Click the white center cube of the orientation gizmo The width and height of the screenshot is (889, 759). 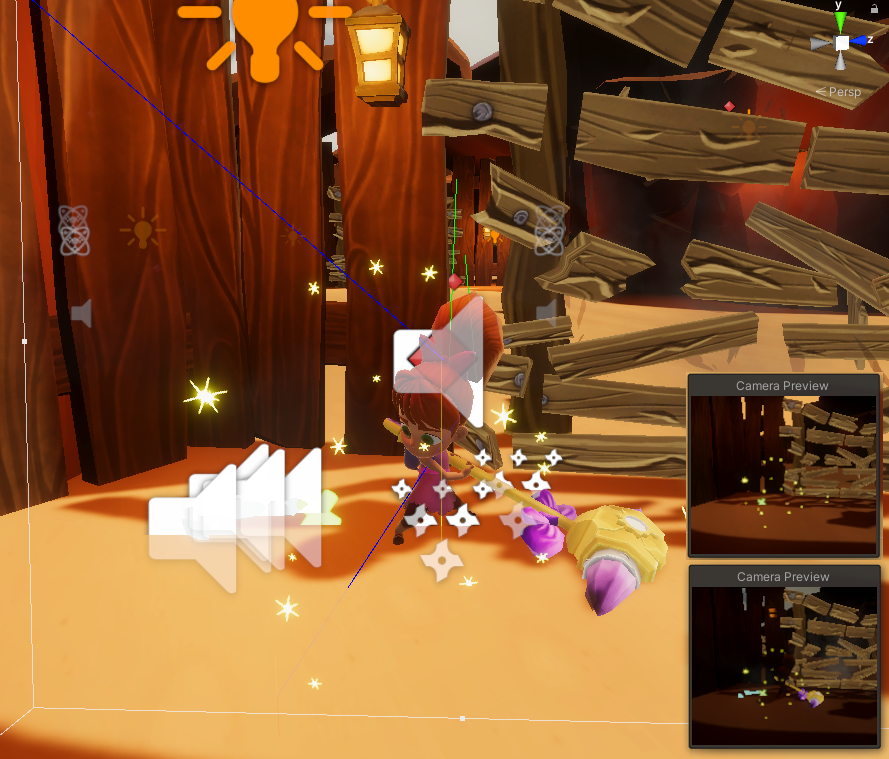[x=842, y=43]
